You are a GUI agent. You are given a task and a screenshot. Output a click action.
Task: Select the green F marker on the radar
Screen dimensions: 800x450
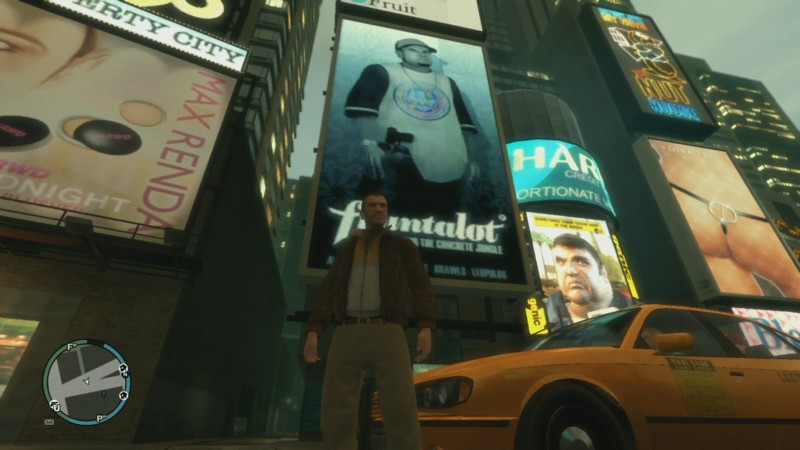pos(69,348)
